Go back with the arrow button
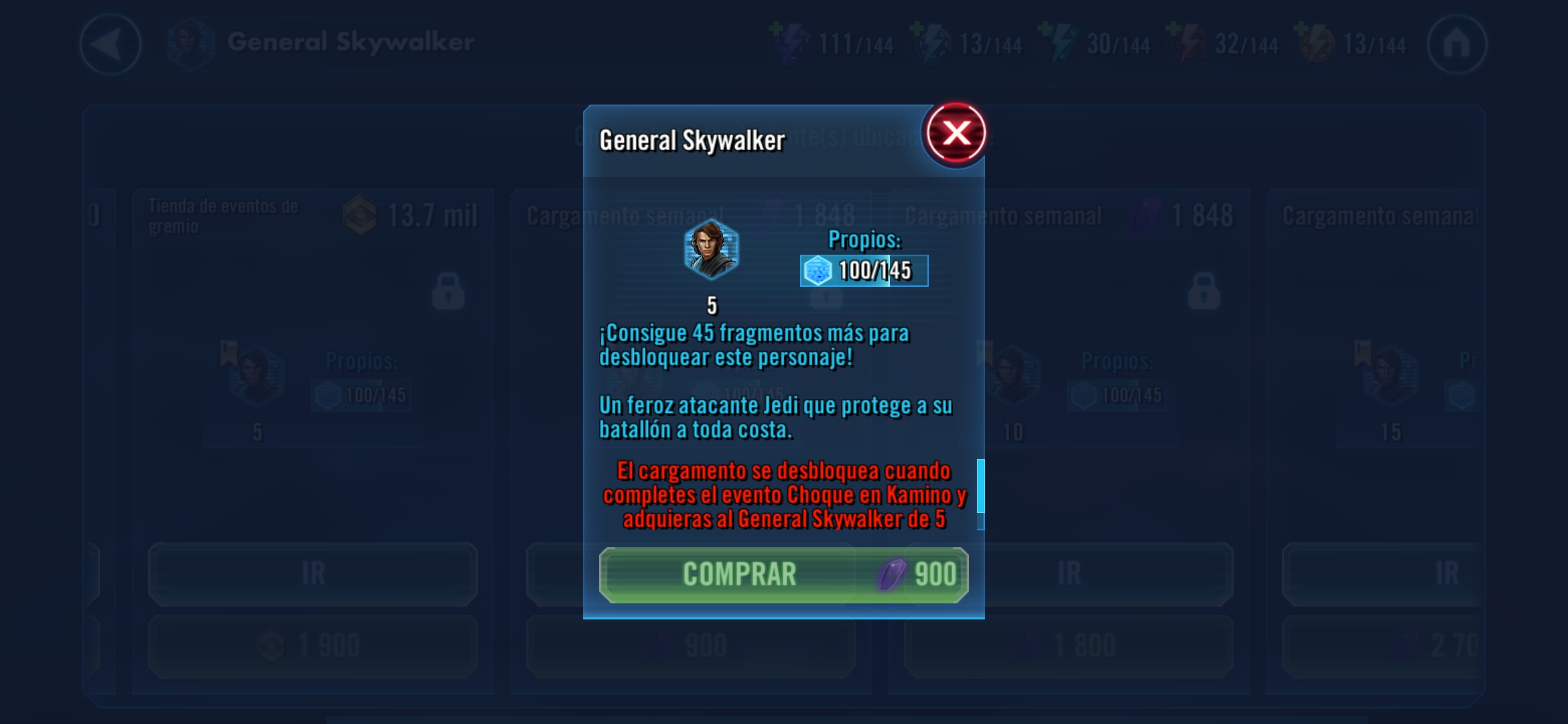The image size is (1568, 724). coord(111,44)
